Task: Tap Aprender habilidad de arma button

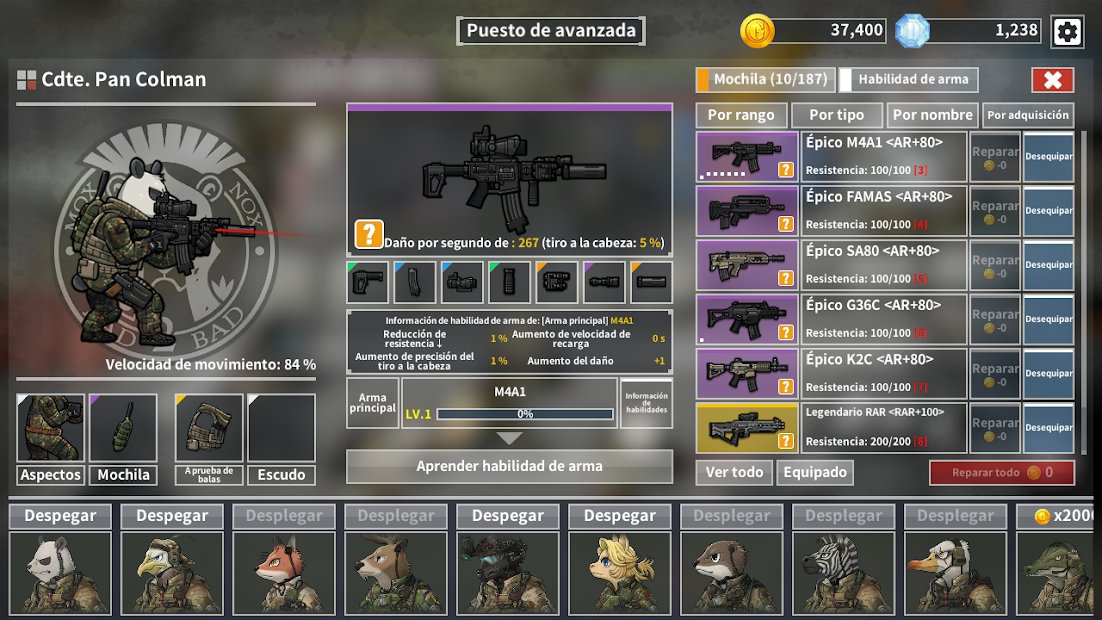Action: tap(509, 466)
